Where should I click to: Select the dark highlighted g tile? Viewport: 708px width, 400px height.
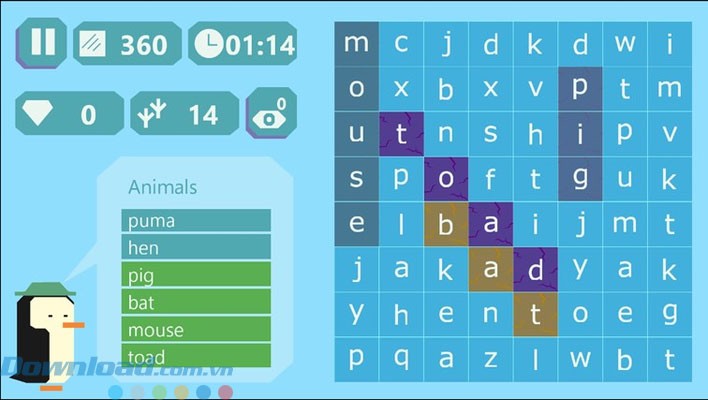[580, 179]
